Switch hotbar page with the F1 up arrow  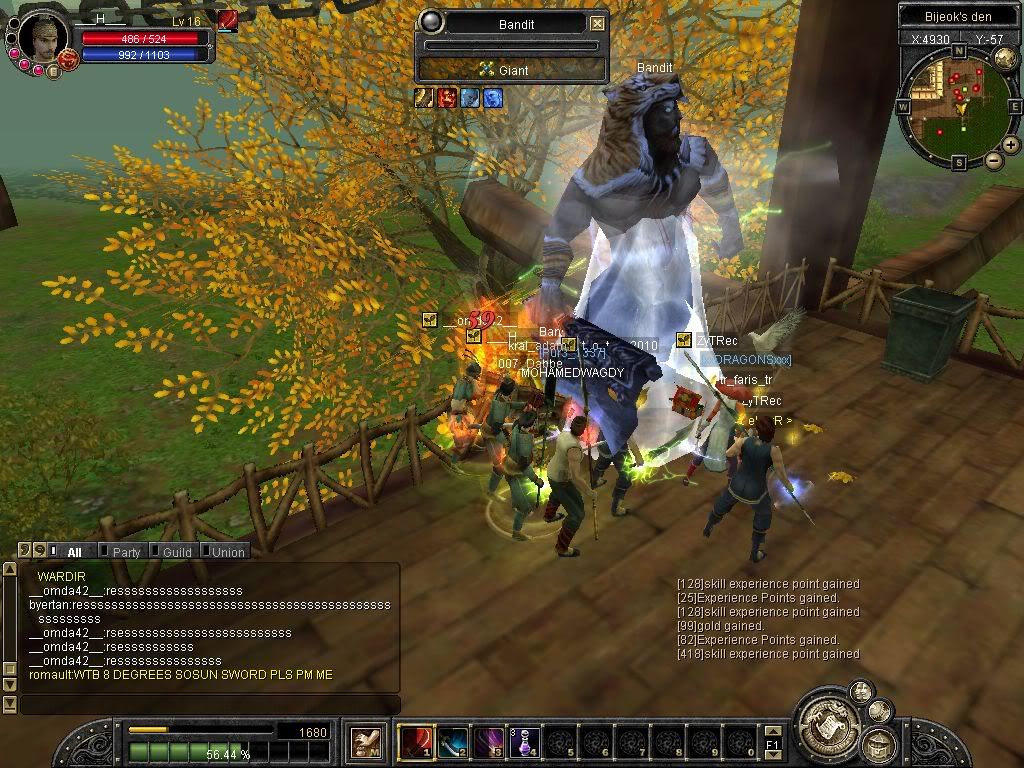[773, 733]
